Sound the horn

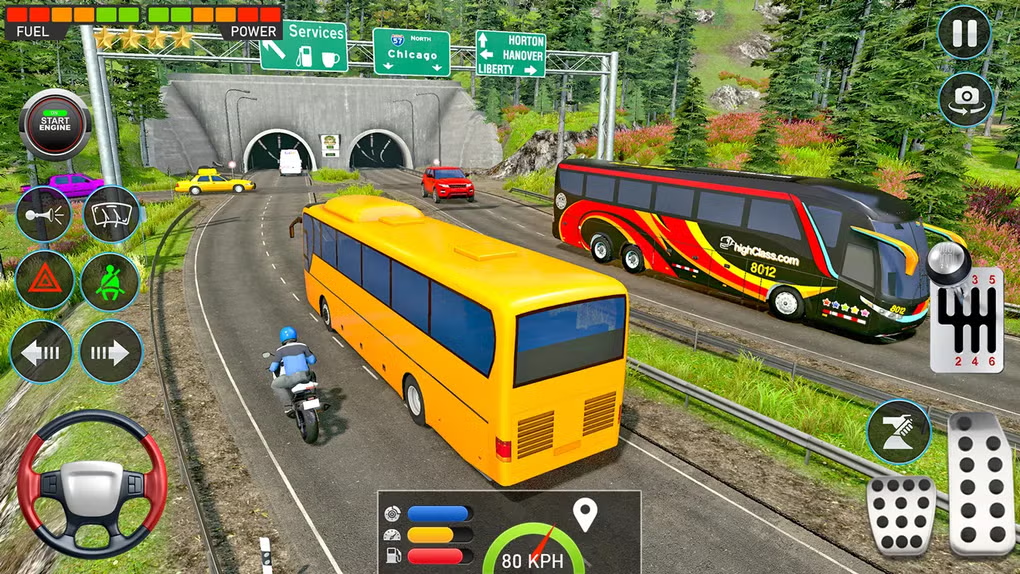(x=44, y=213)
